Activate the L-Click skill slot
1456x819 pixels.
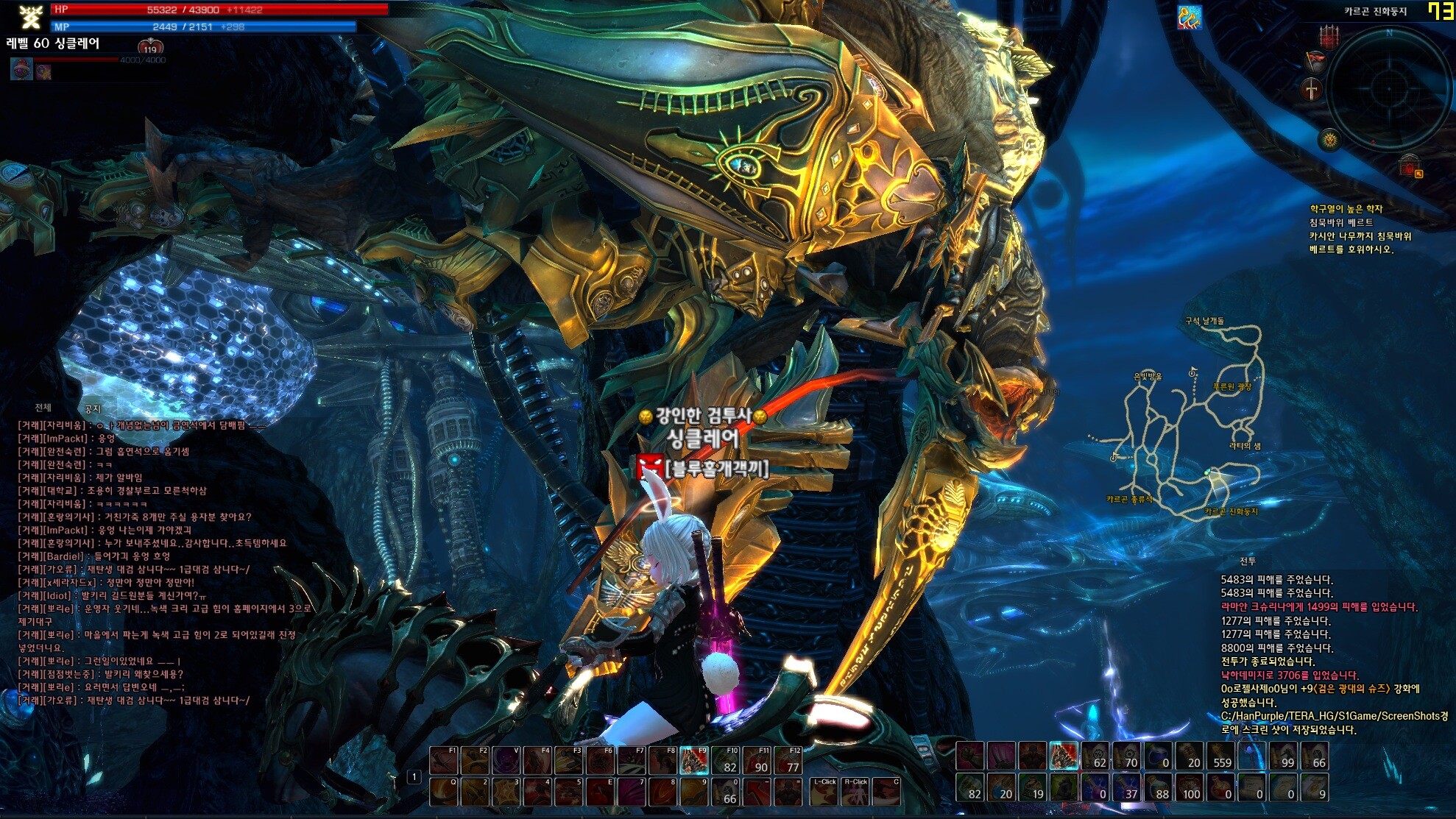pos(824,791)
